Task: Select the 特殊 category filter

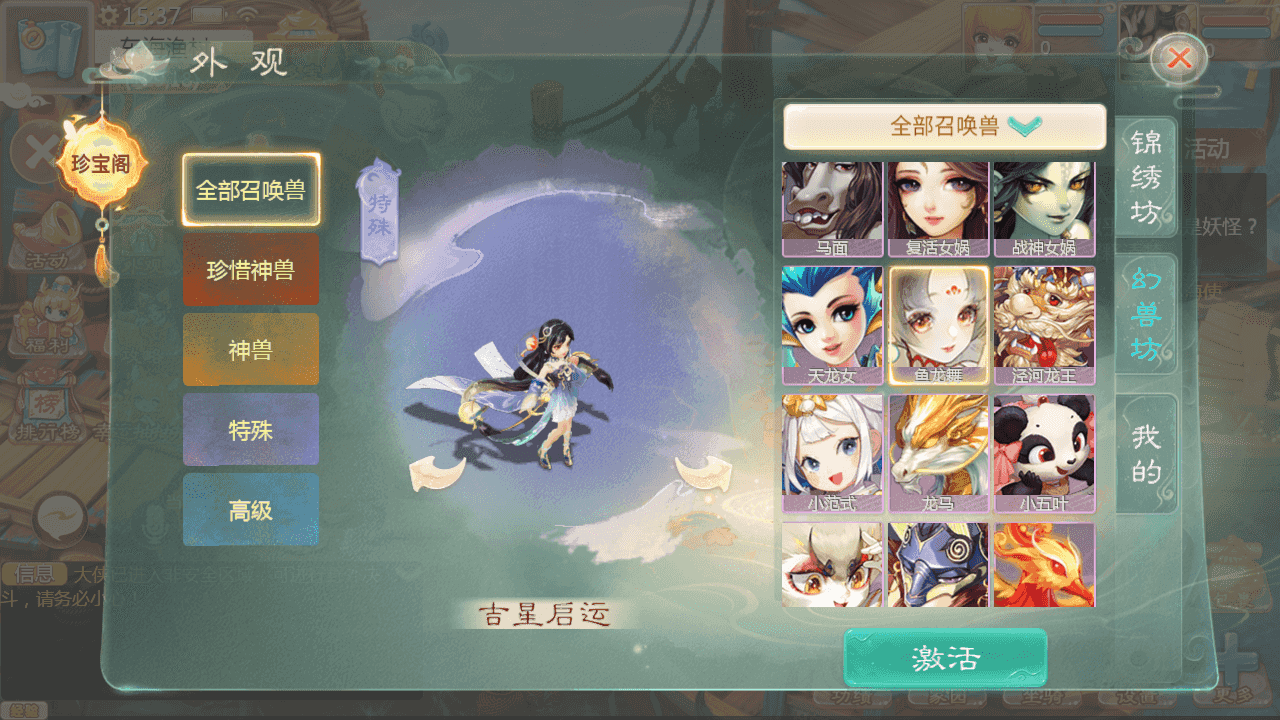Action: (250, 430)
